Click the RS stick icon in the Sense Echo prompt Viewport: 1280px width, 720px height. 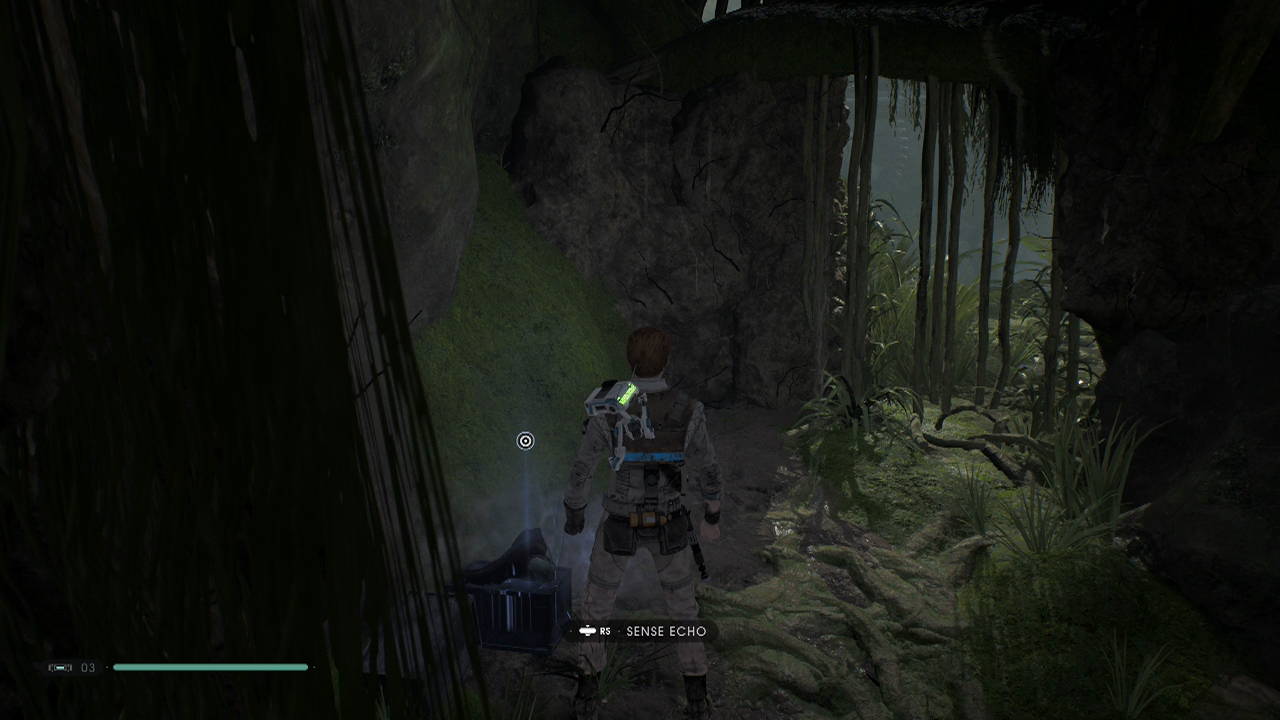pyautogui.click(x=588, y=631)
